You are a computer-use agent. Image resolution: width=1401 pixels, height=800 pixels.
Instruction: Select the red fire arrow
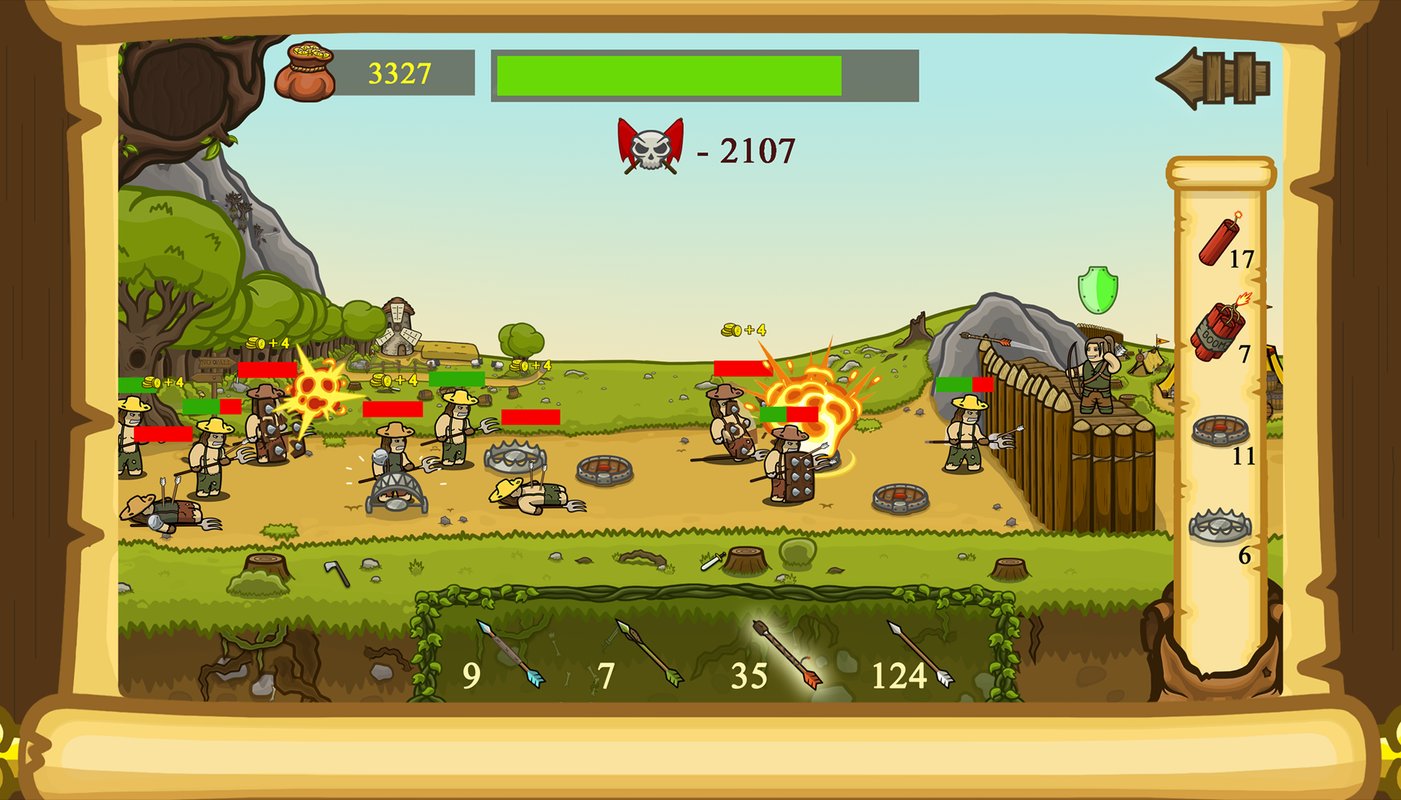(787, 654)
